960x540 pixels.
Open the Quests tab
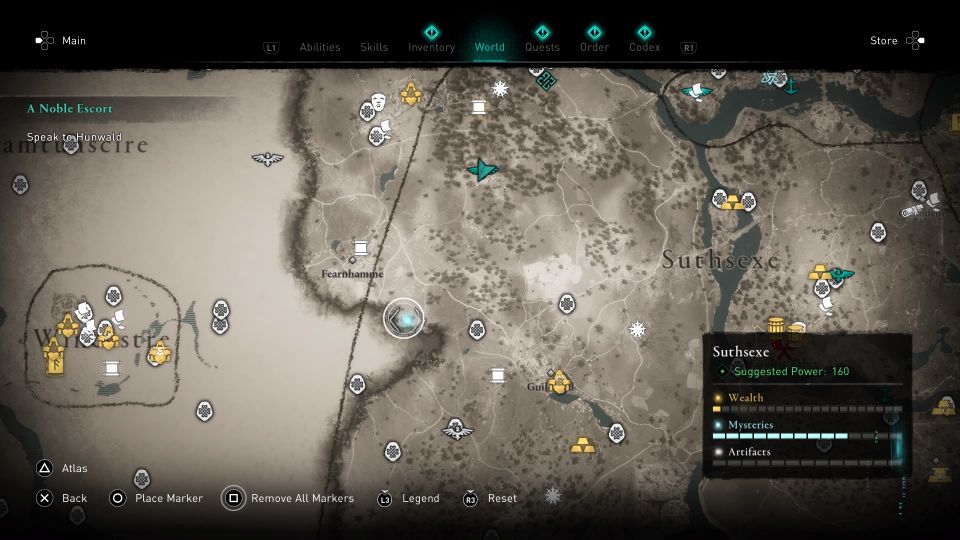pyautogui.click(x=542, y=47)
